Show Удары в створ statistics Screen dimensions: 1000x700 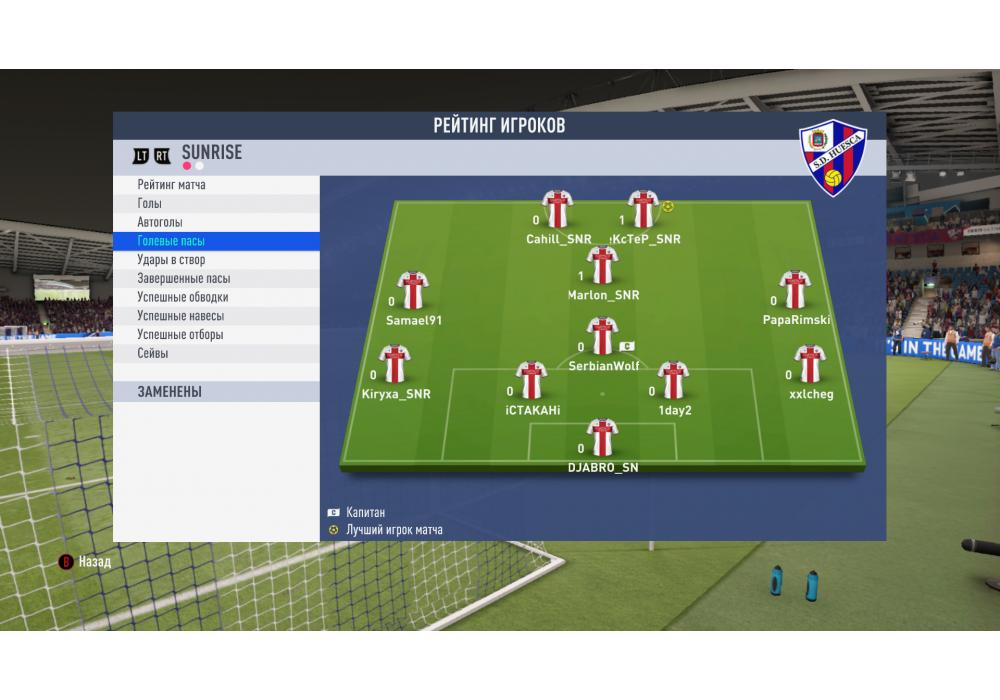[x=171, y=260]
